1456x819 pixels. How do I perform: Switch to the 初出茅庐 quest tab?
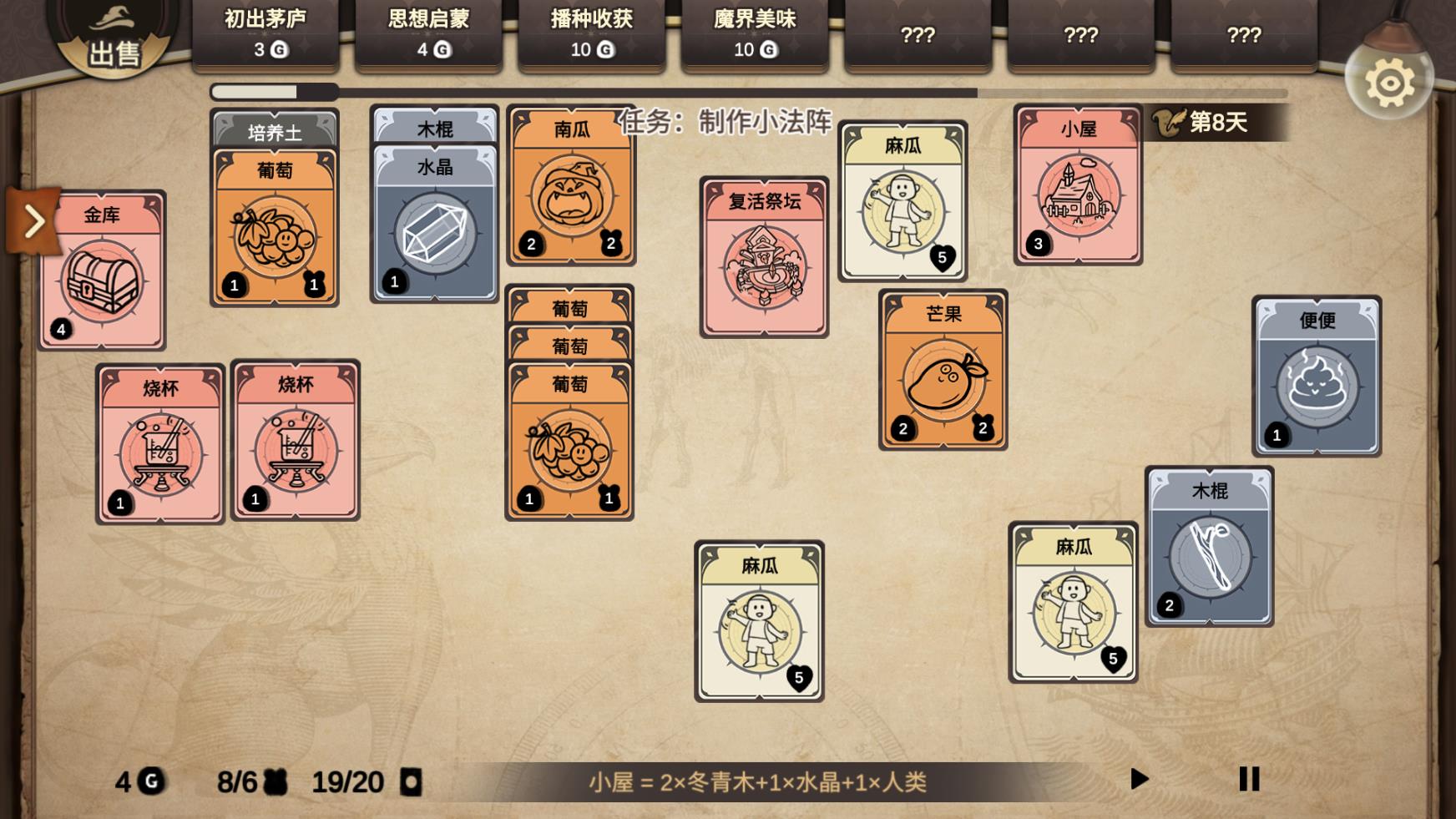265,33
